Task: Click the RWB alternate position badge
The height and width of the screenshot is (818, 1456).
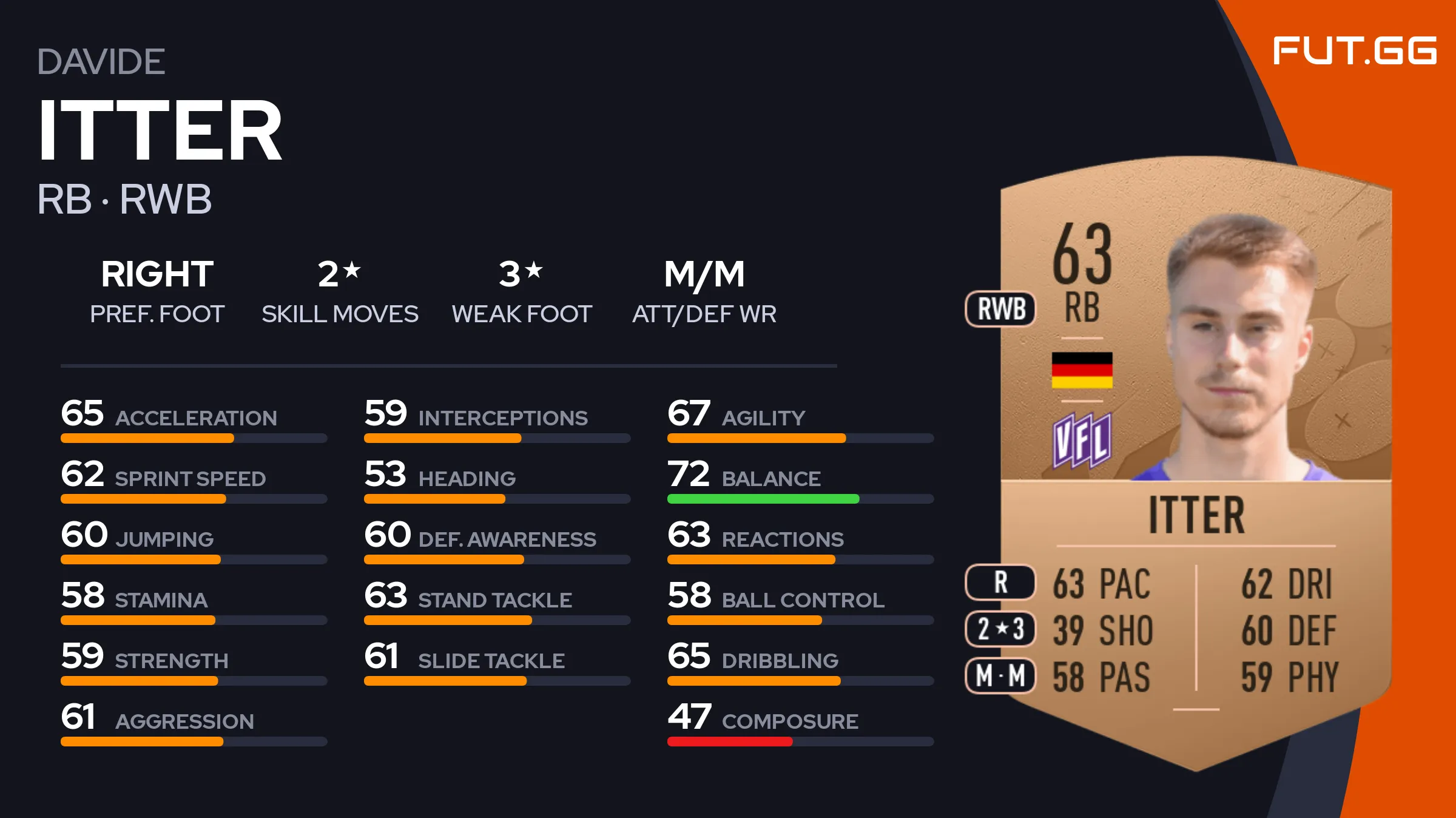Action: (x=1001, y=309)
